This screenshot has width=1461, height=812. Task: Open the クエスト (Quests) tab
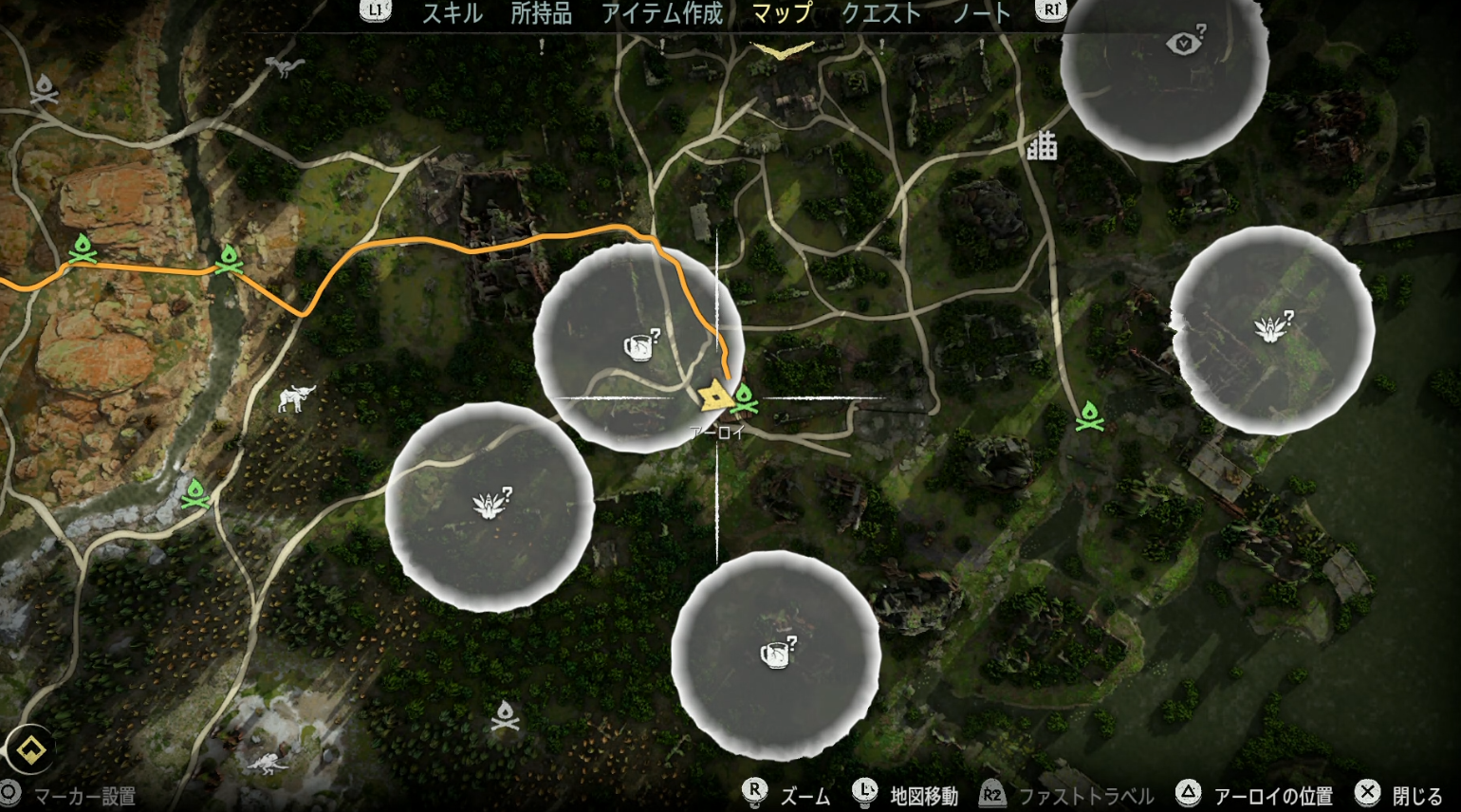coord(881,13)
